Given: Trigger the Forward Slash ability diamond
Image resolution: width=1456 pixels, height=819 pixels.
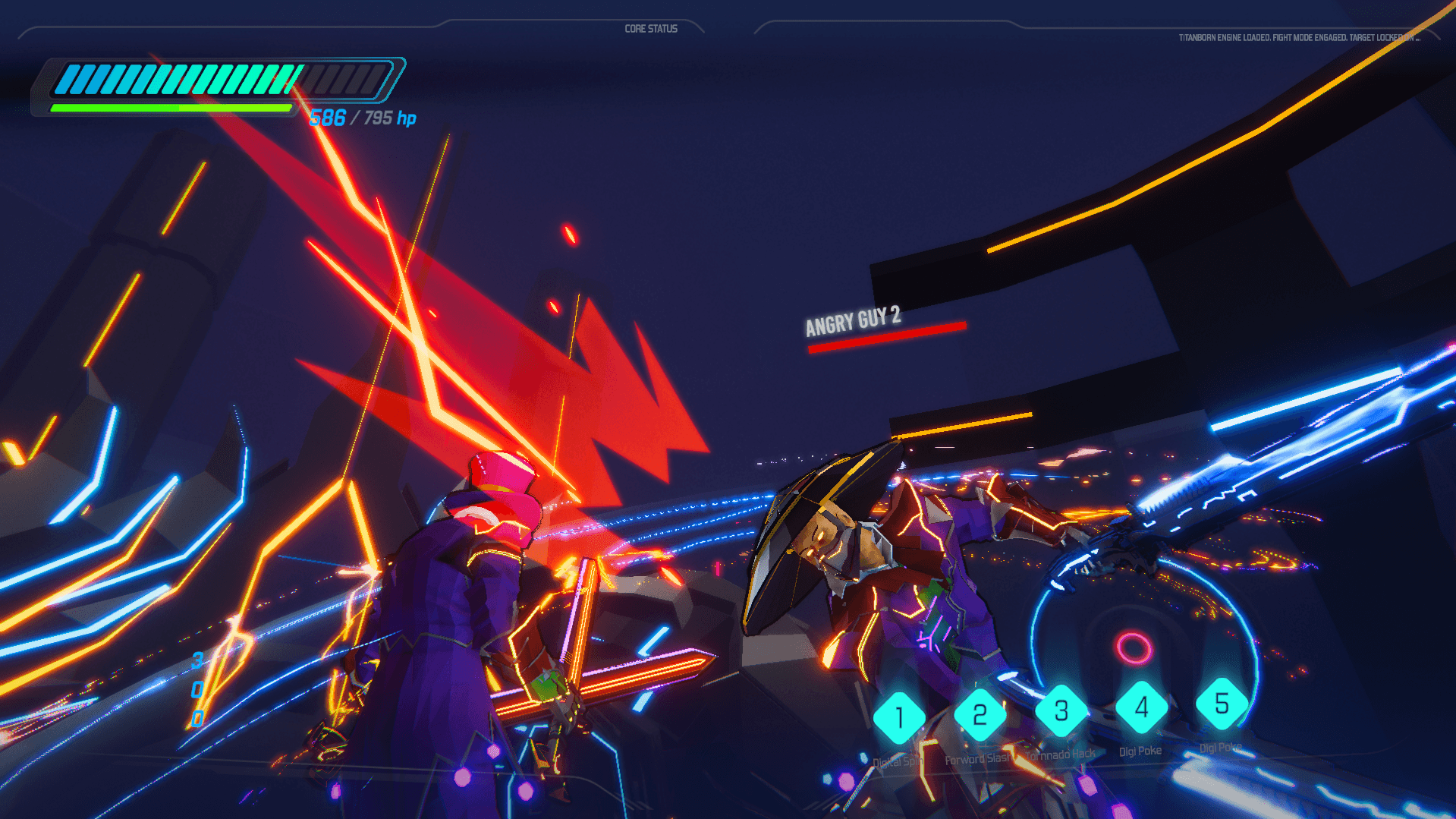Looking at the screenshot, I should (x=980, y=714).
